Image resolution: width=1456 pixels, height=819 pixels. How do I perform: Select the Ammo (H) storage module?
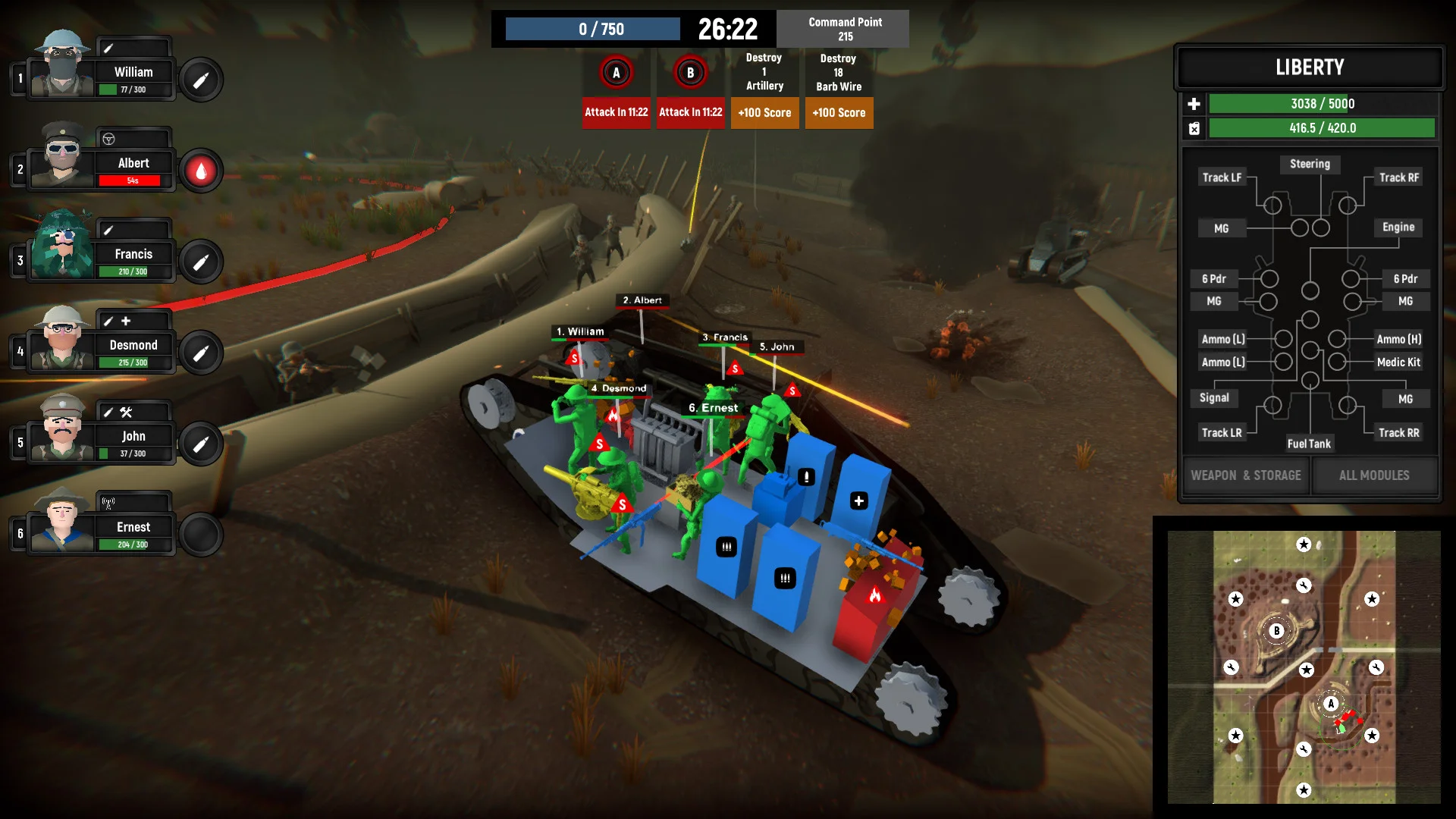(1398, 339)
